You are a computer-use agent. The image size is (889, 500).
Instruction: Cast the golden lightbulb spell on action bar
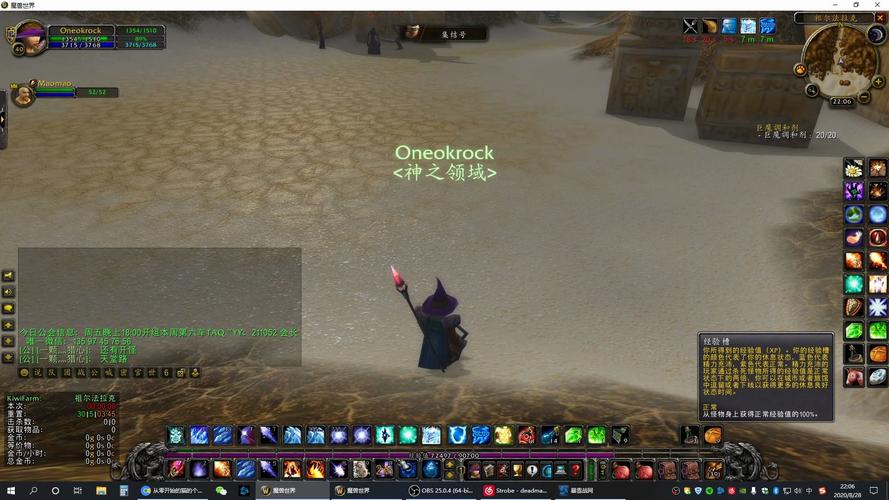coord(503,435)
